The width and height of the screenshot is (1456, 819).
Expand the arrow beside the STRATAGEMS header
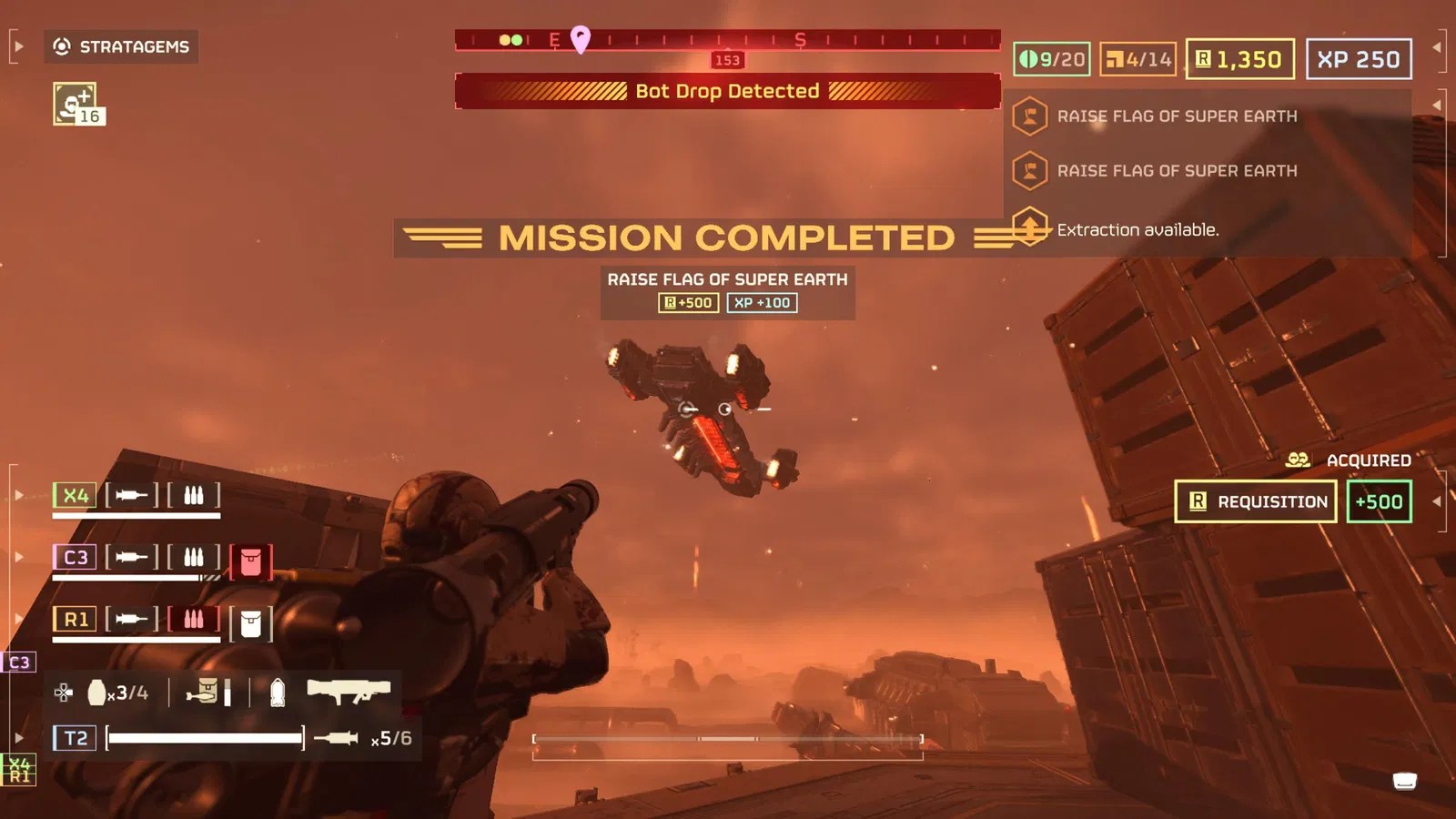pyautogui.click(x=18, y=46)
